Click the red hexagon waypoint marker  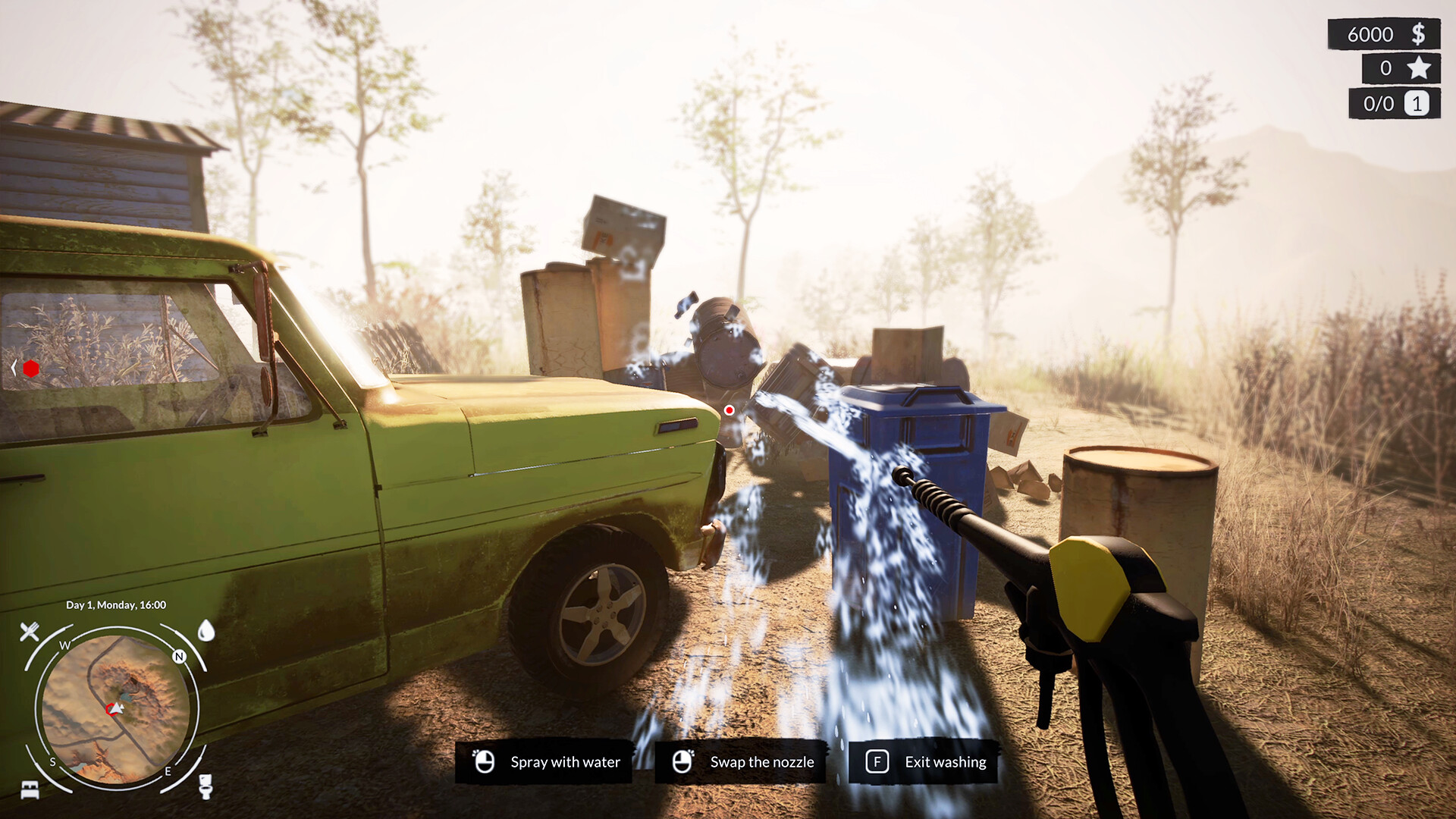click(32, 370)
